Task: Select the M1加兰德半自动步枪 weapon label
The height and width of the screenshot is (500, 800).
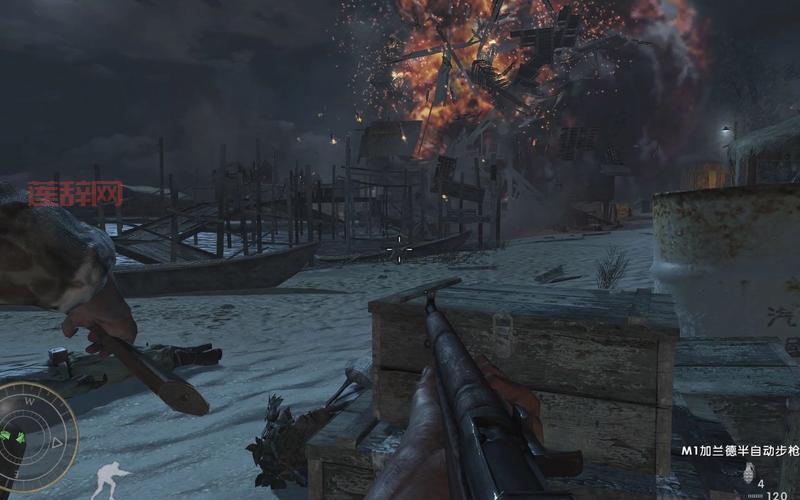Action: pos(740,451)
